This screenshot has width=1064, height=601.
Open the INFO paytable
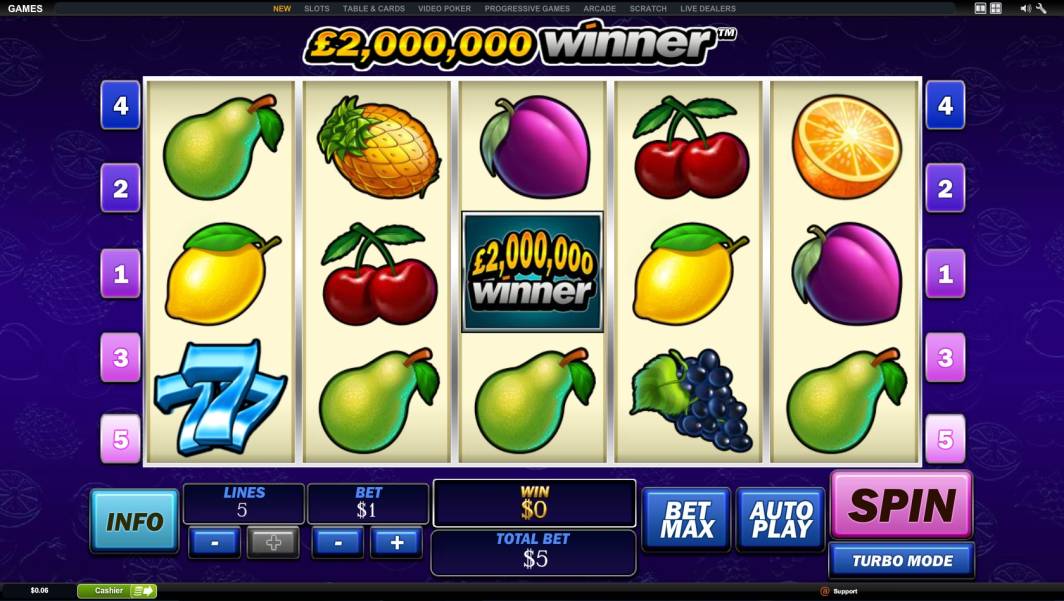click(x=134, y=521)
